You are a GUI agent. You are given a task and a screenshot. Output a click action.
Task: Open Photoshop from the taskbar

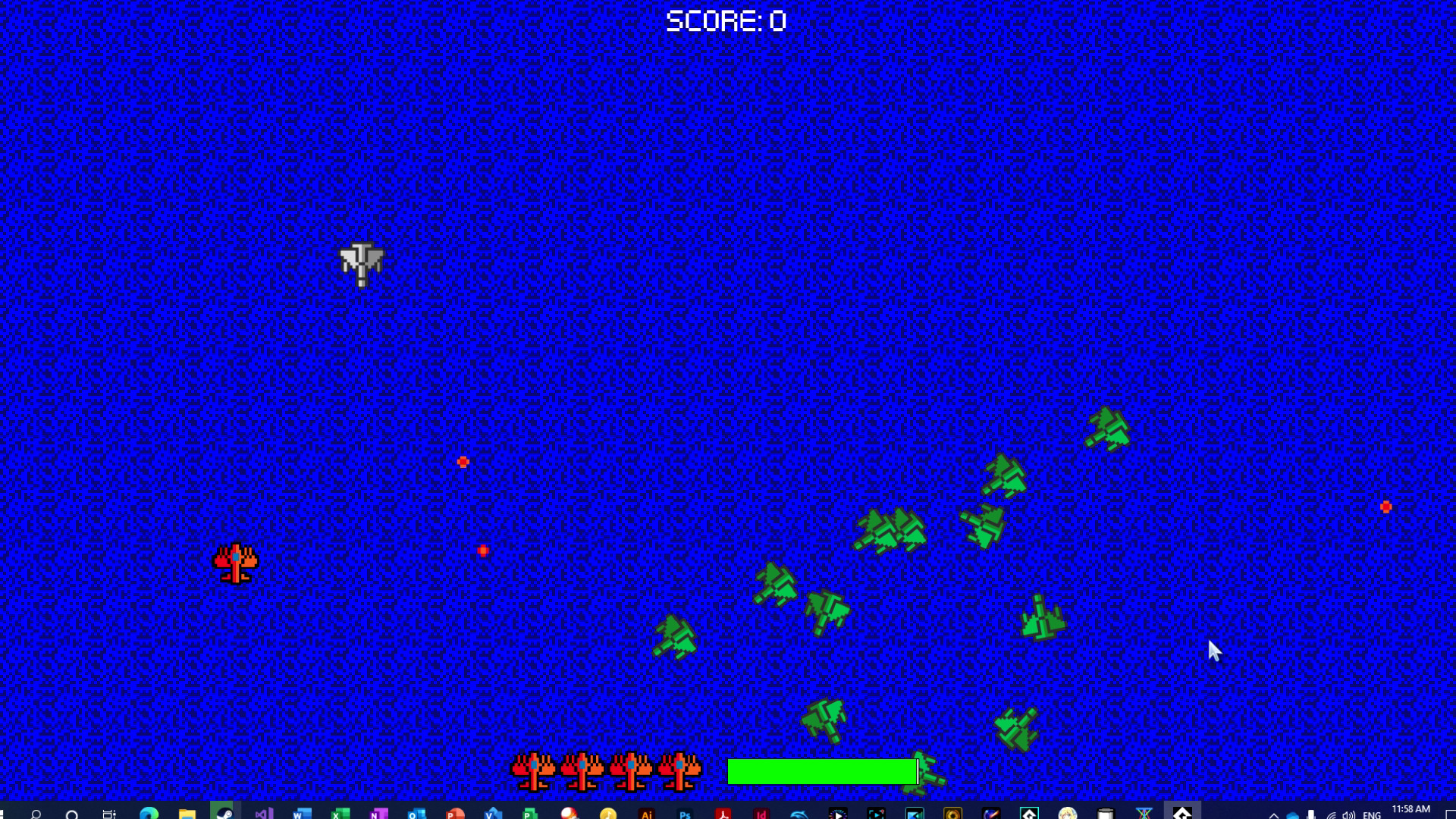(686, 813)
